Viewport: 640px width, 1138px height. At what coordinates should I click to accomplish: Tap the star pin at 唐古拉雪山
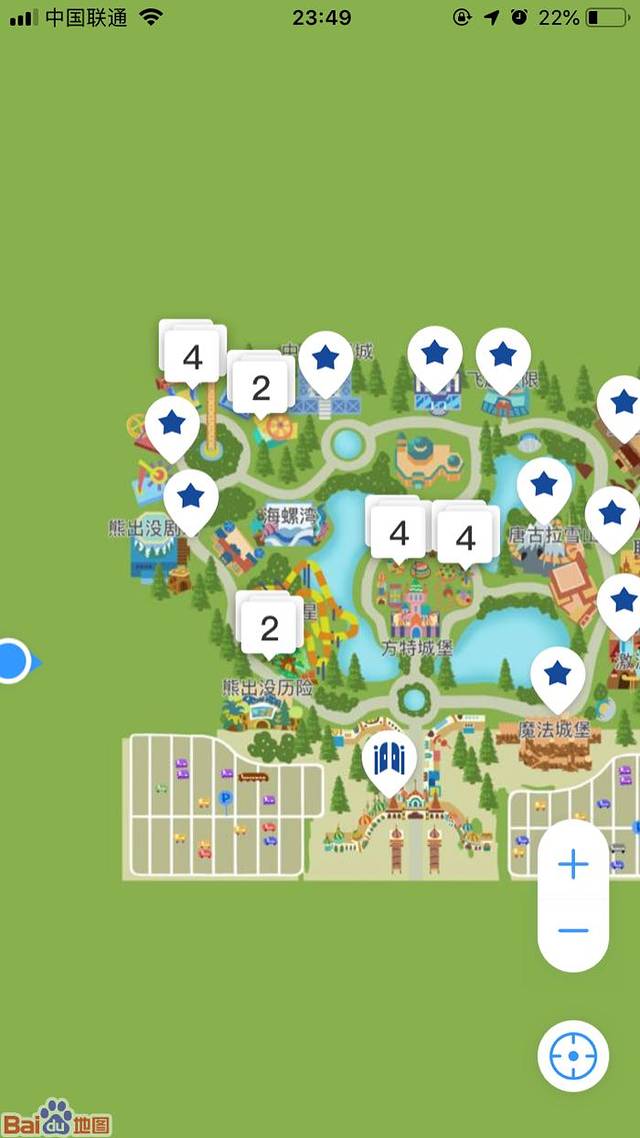click(x=543, y=486)
